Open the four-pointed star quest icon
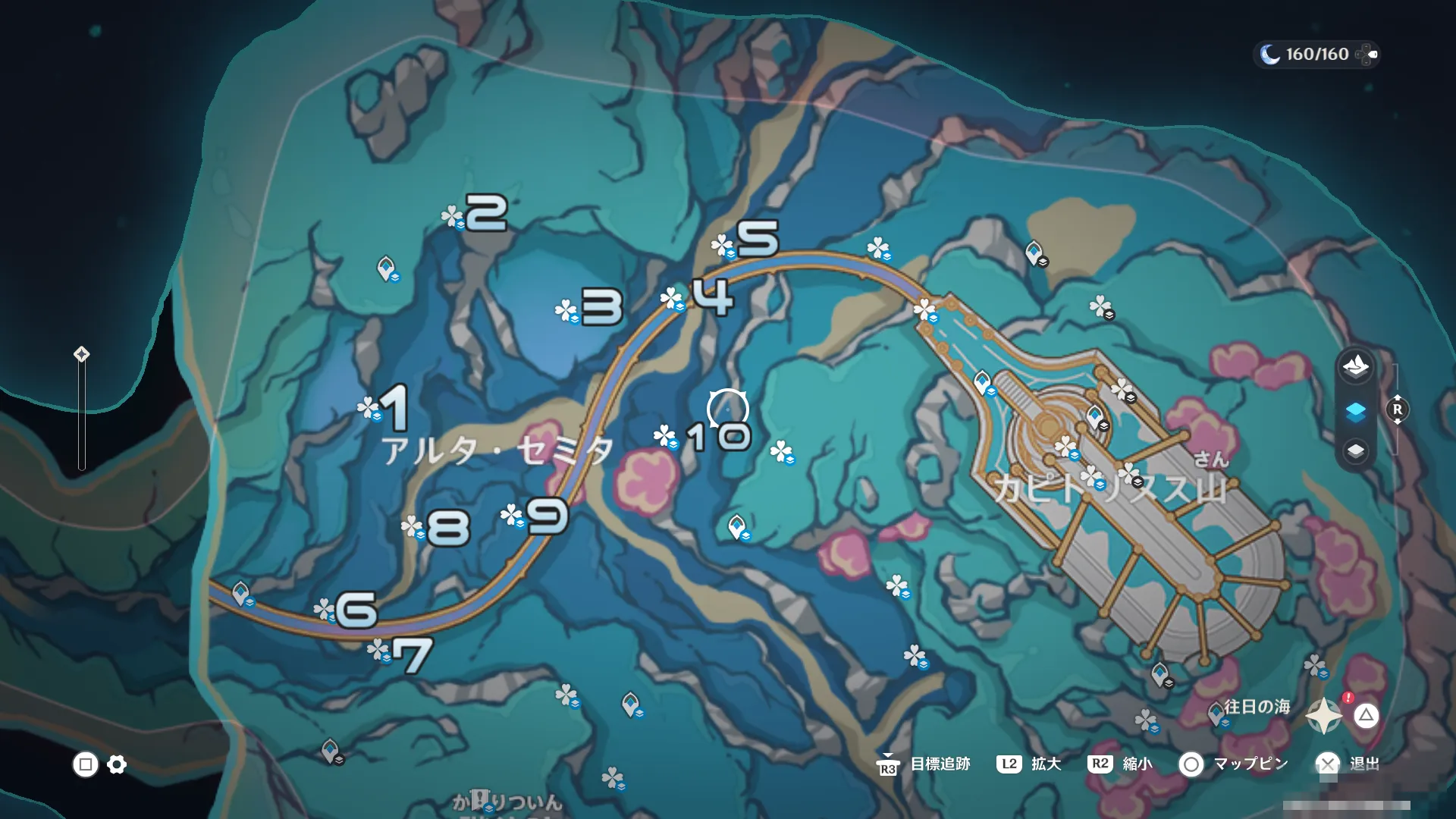Screen dimensions: 1456x819 tap(1324, 716)
